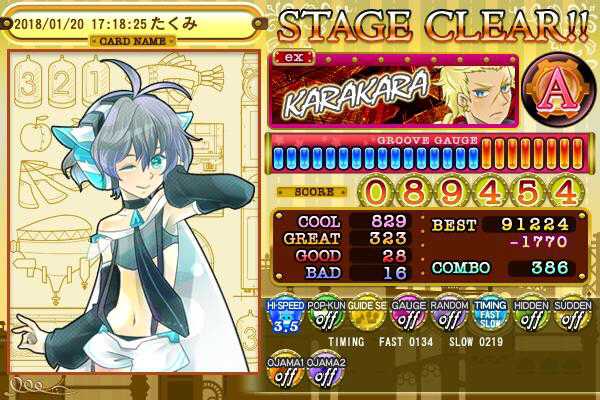Toggle the SUDDEN option icon
Screen dimensions: 600x400
[569, 315]
